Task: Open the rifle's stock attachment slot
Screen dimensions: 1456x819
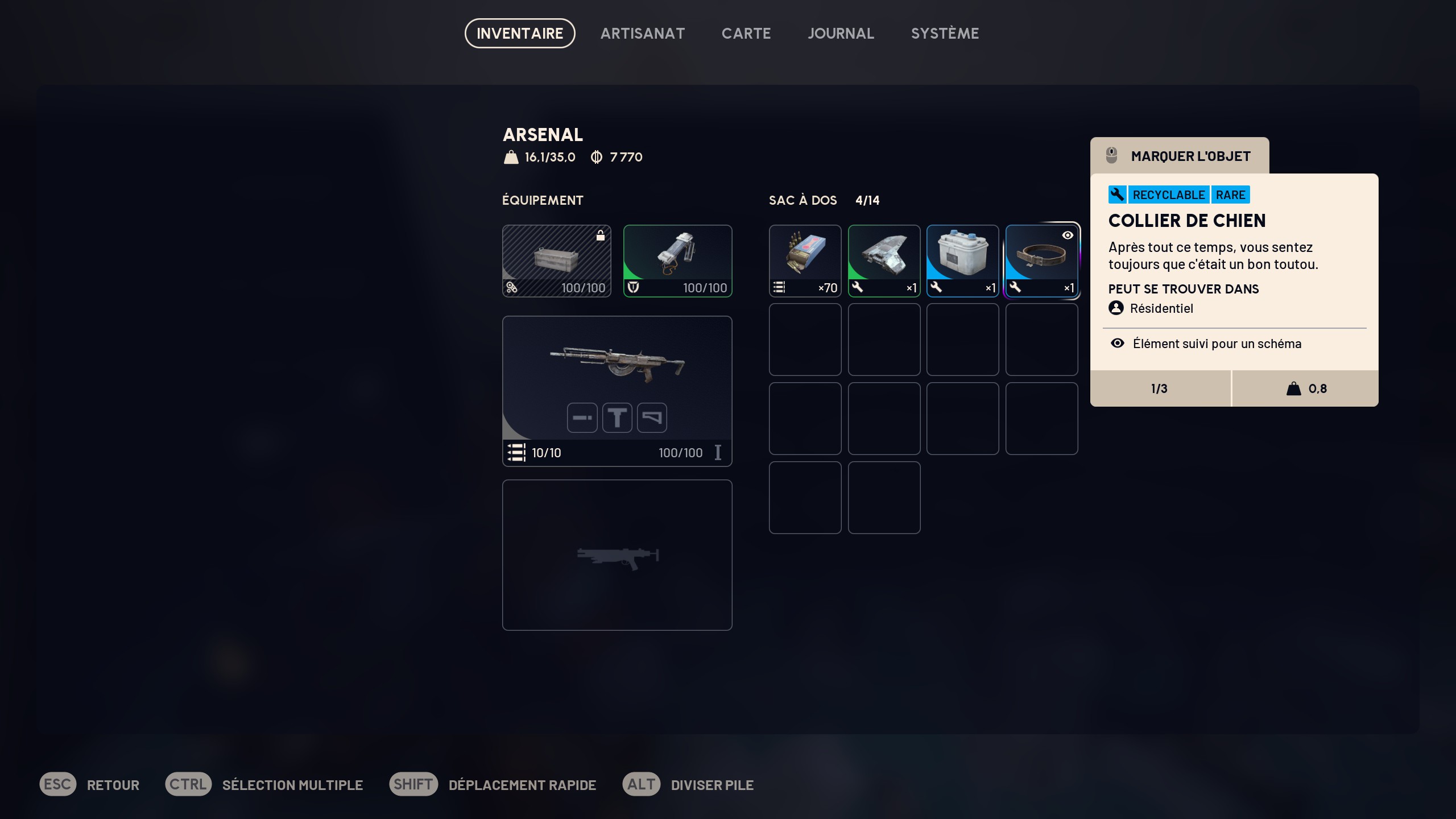Action: 652,418
